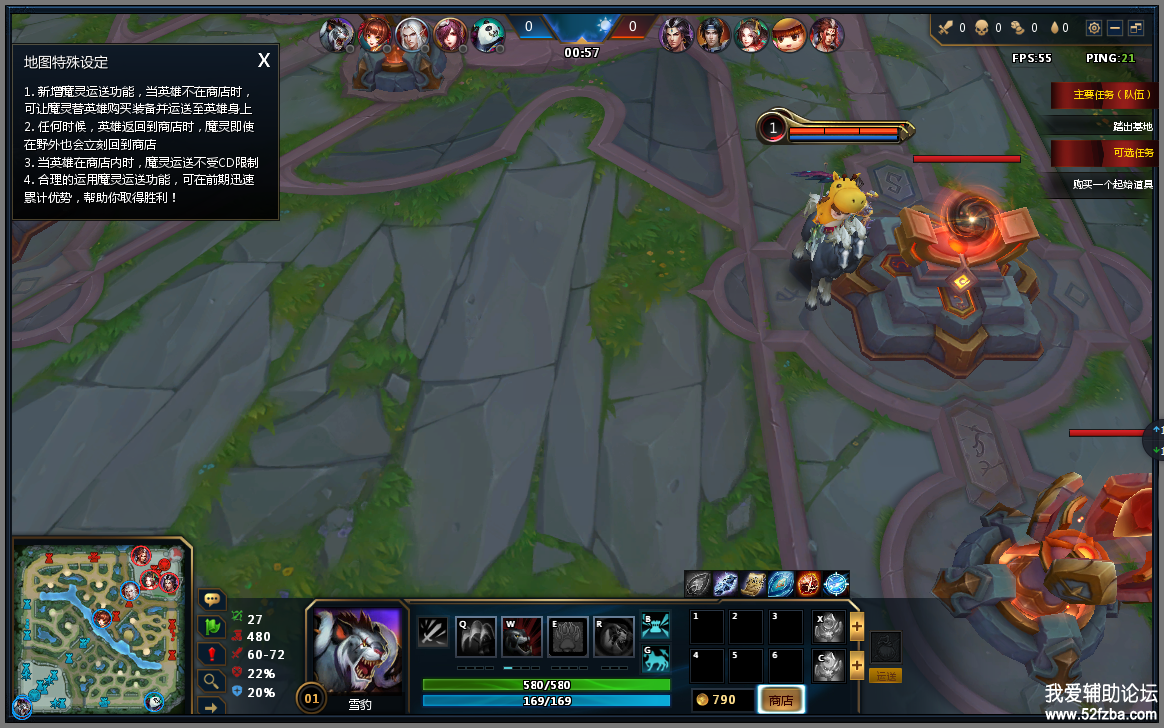Screen dimensions: 1164x728
Task: Click the panda hero portrait on scoreboard
Action: 487,35
